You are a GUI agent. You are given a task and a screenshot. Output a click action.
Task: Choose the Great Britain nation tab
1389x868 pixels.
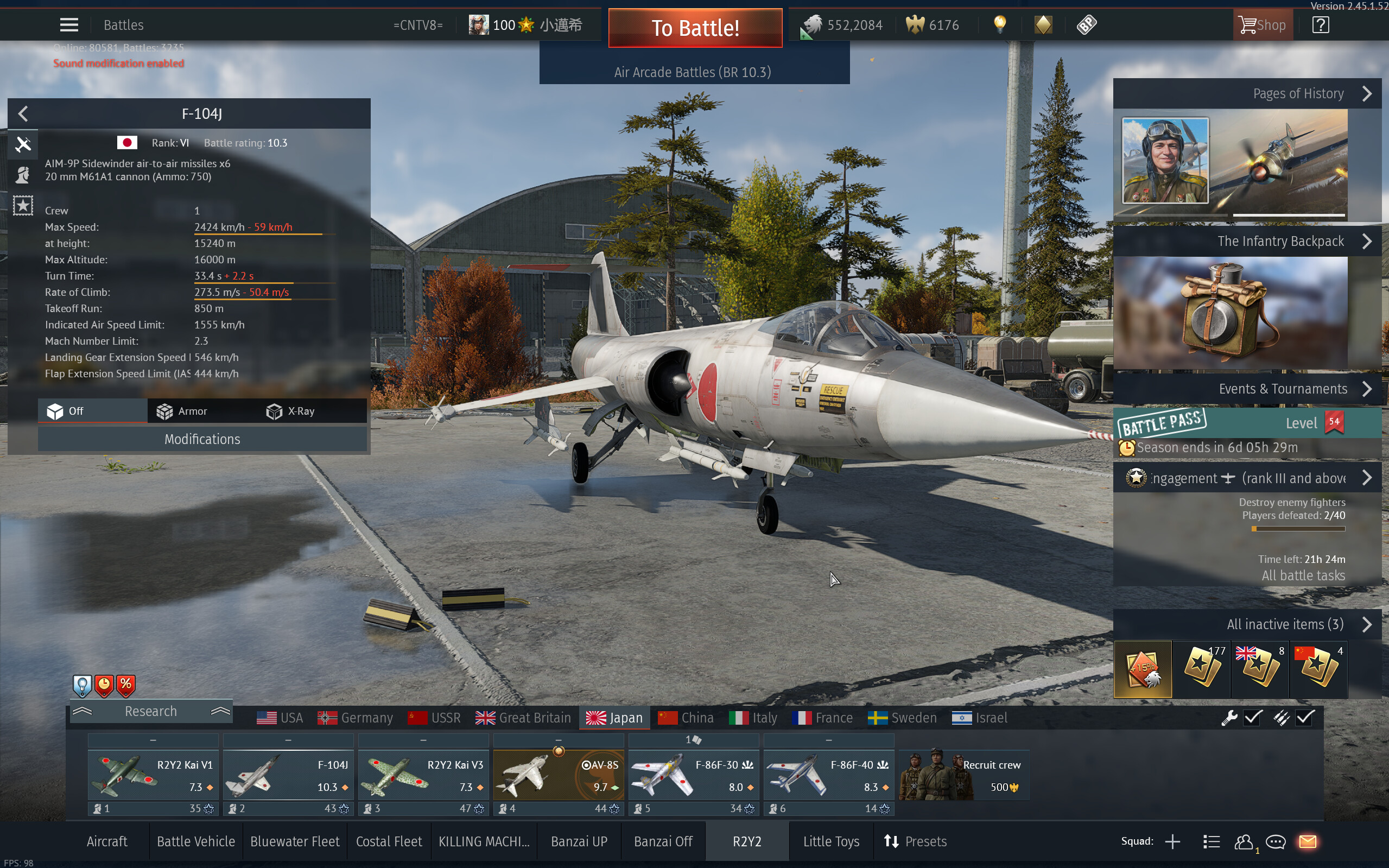coord(523,718)
